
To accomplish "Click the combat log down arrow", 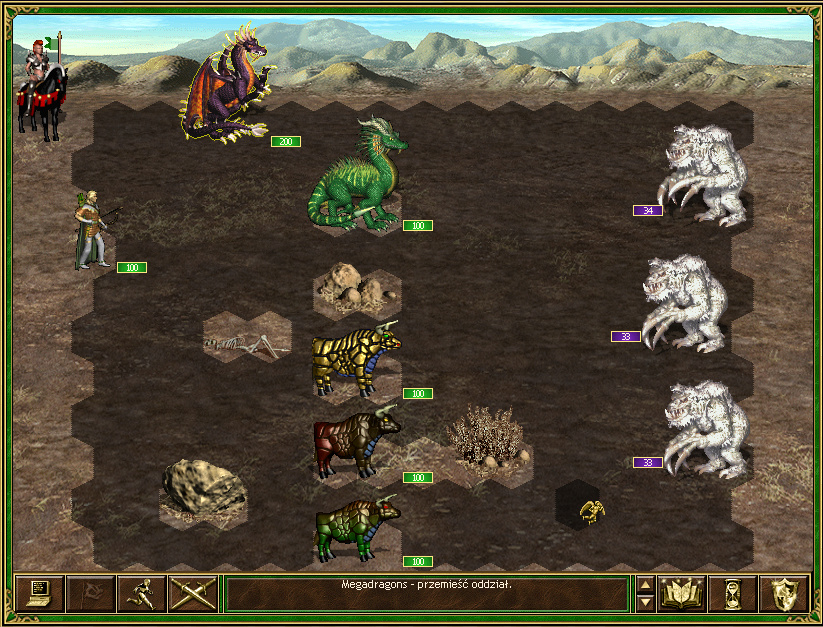I will 645,602.
